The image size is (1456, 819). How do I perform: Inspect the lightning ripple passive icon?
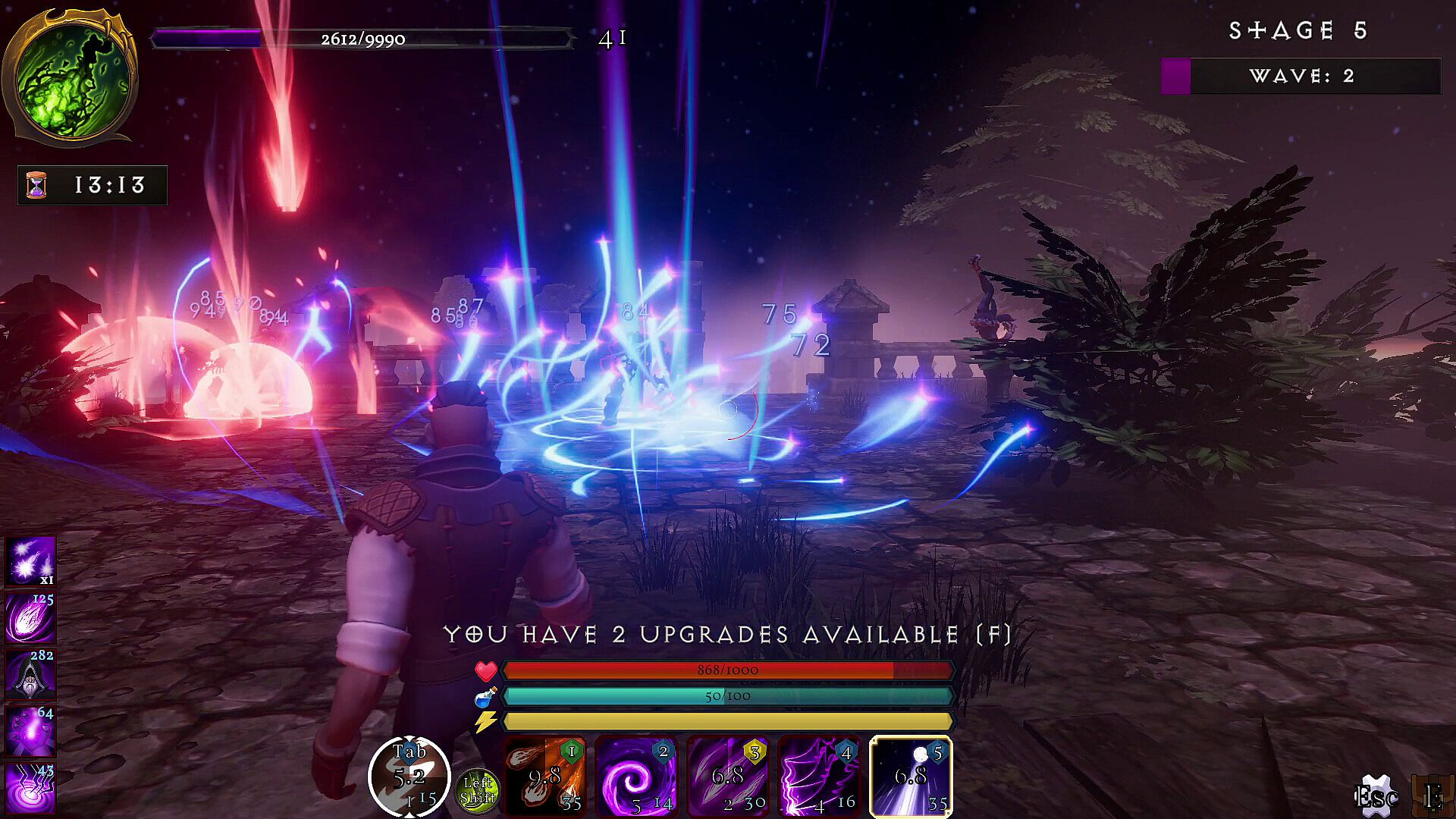click(31, 789)
